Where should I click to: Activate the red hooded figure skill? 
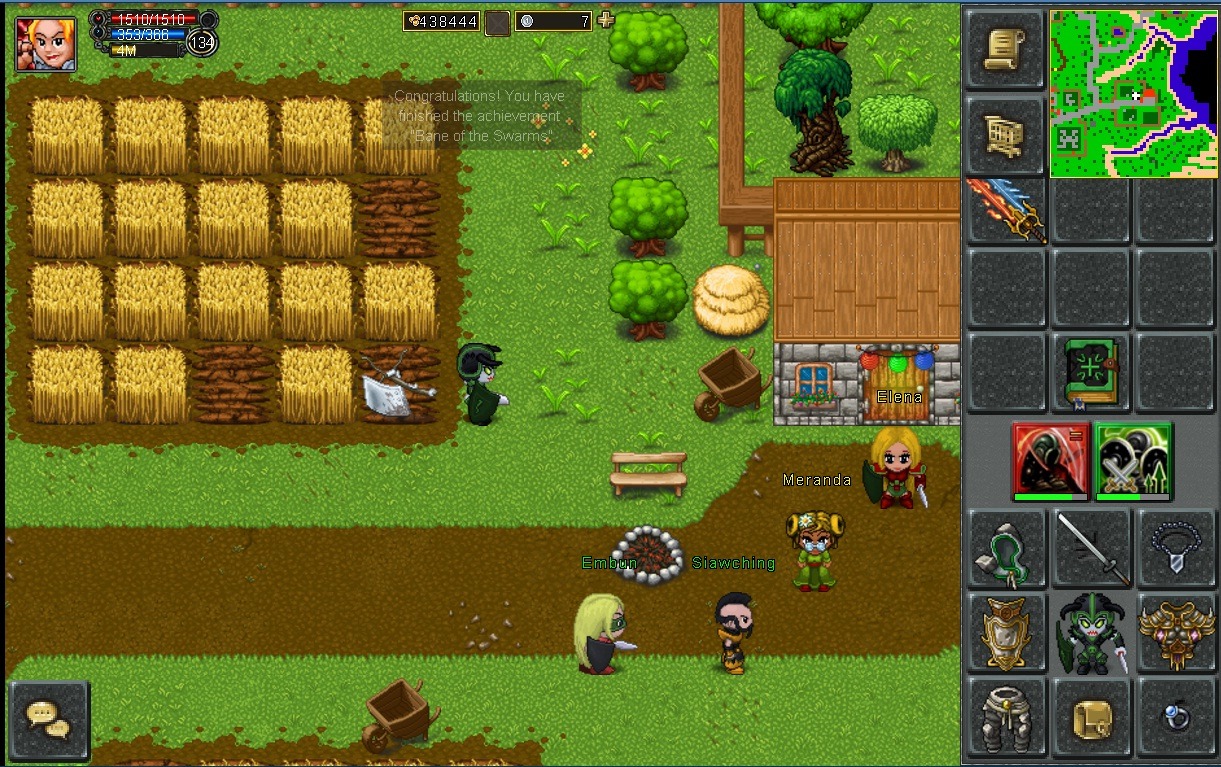[x=1049, y=460]
